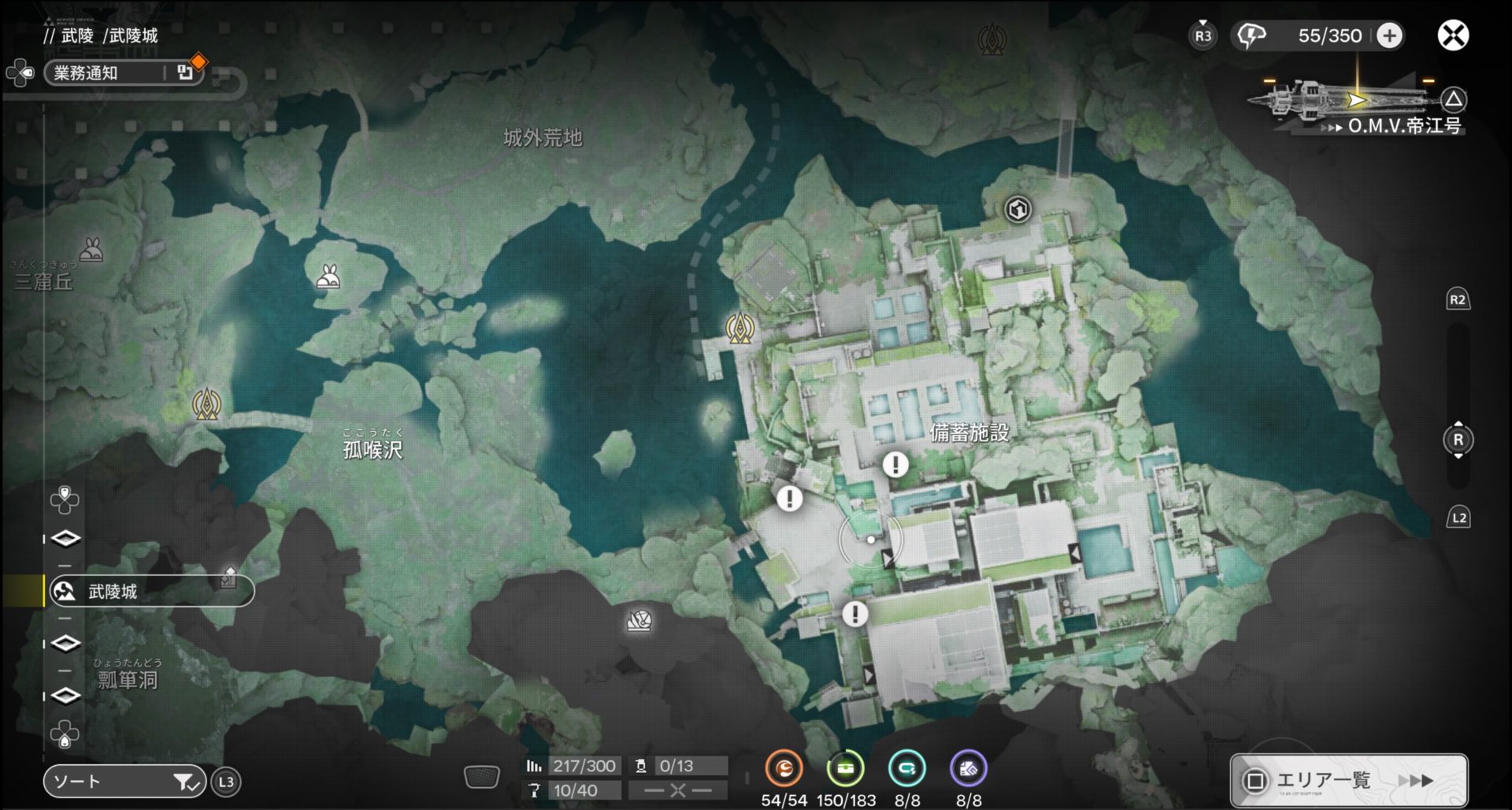Select the orange collectible counter icon
The width and height of the screenshot is (1512, 810).
784,768
